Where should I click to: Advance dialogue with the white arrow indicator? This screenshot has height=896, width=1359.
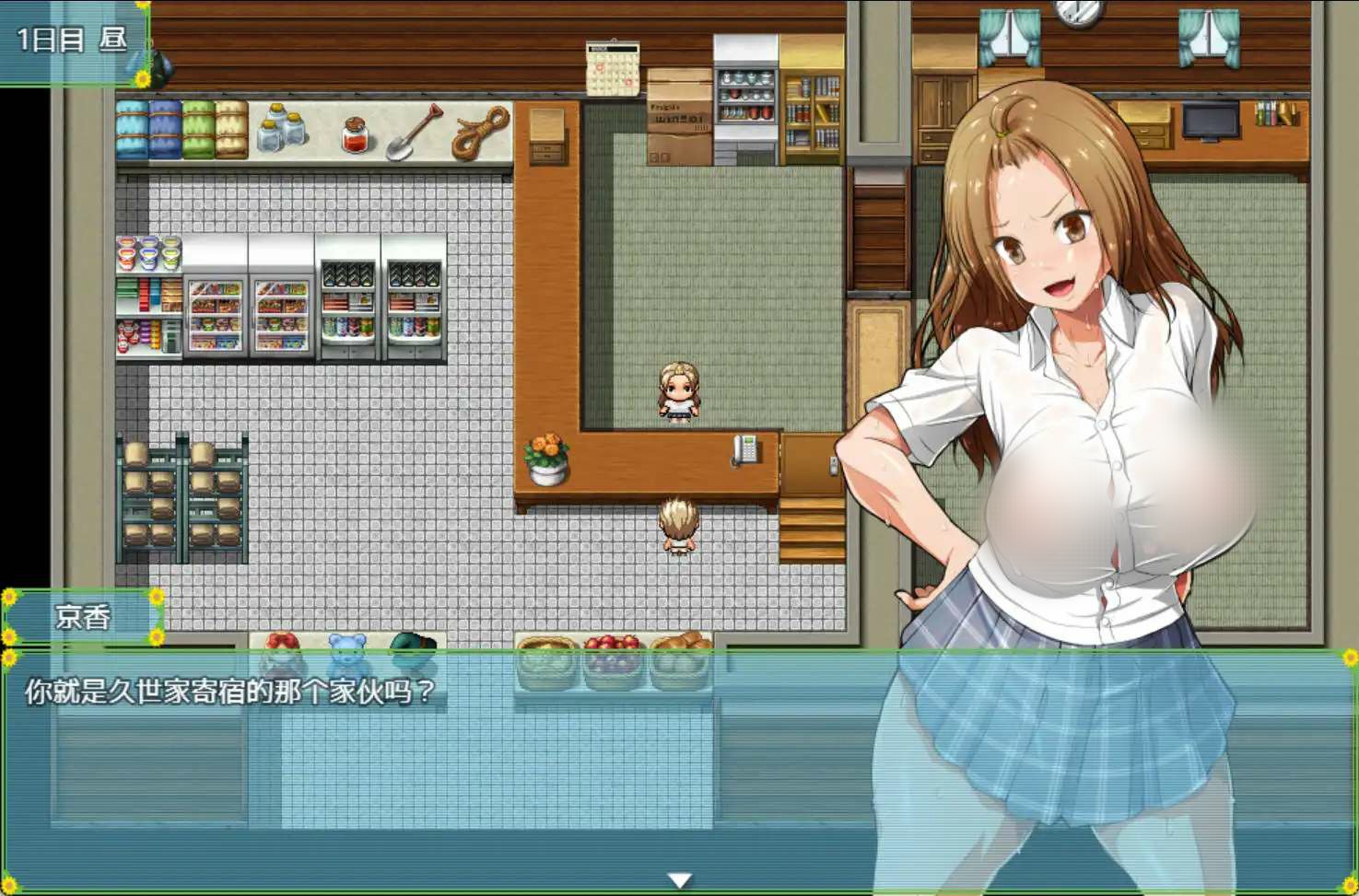pos(679,880)
